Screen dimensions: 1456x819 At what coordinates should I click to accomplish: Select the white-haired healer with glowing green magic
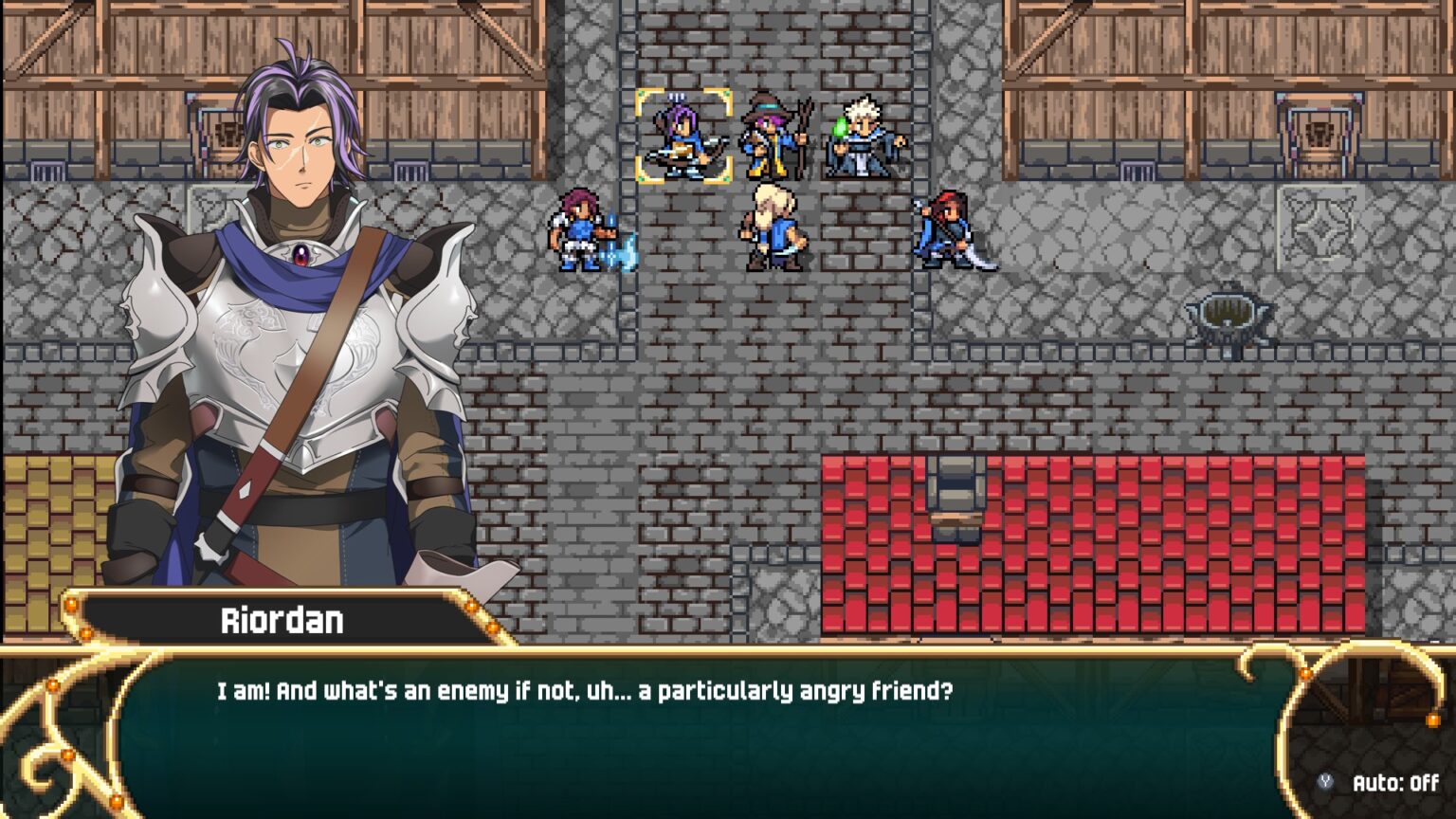[x=861, y=137]
